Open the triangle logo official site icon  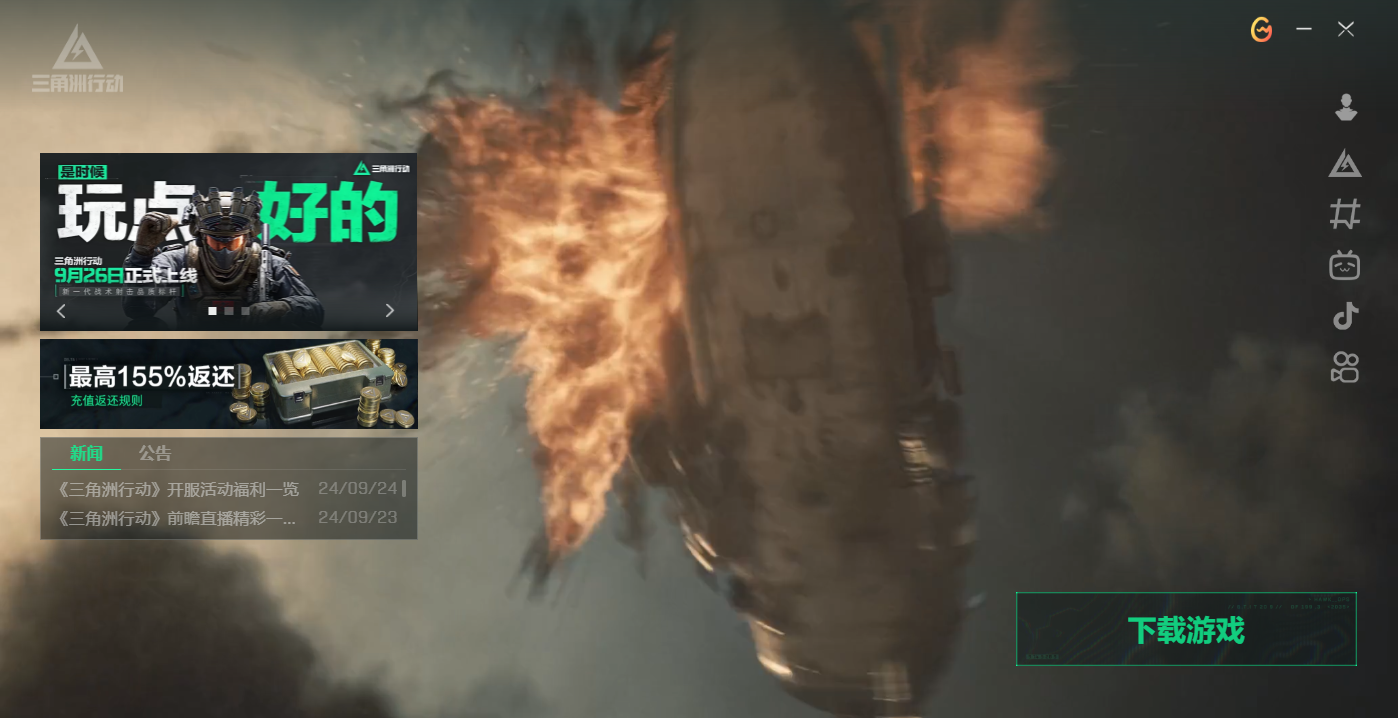pyautogui.click(x=1346, y=162)
